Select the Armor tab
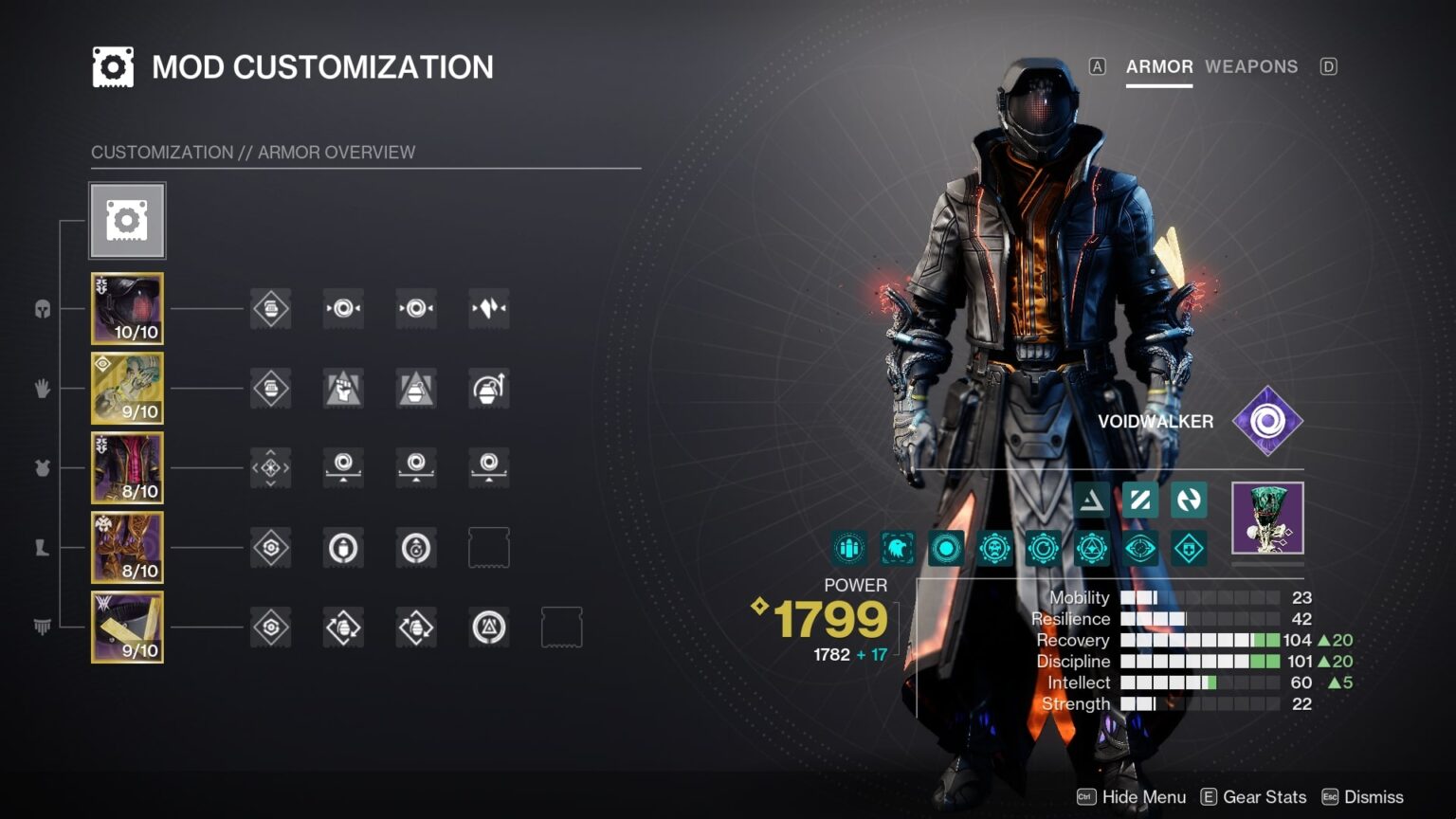 [x=1158, y=66]
